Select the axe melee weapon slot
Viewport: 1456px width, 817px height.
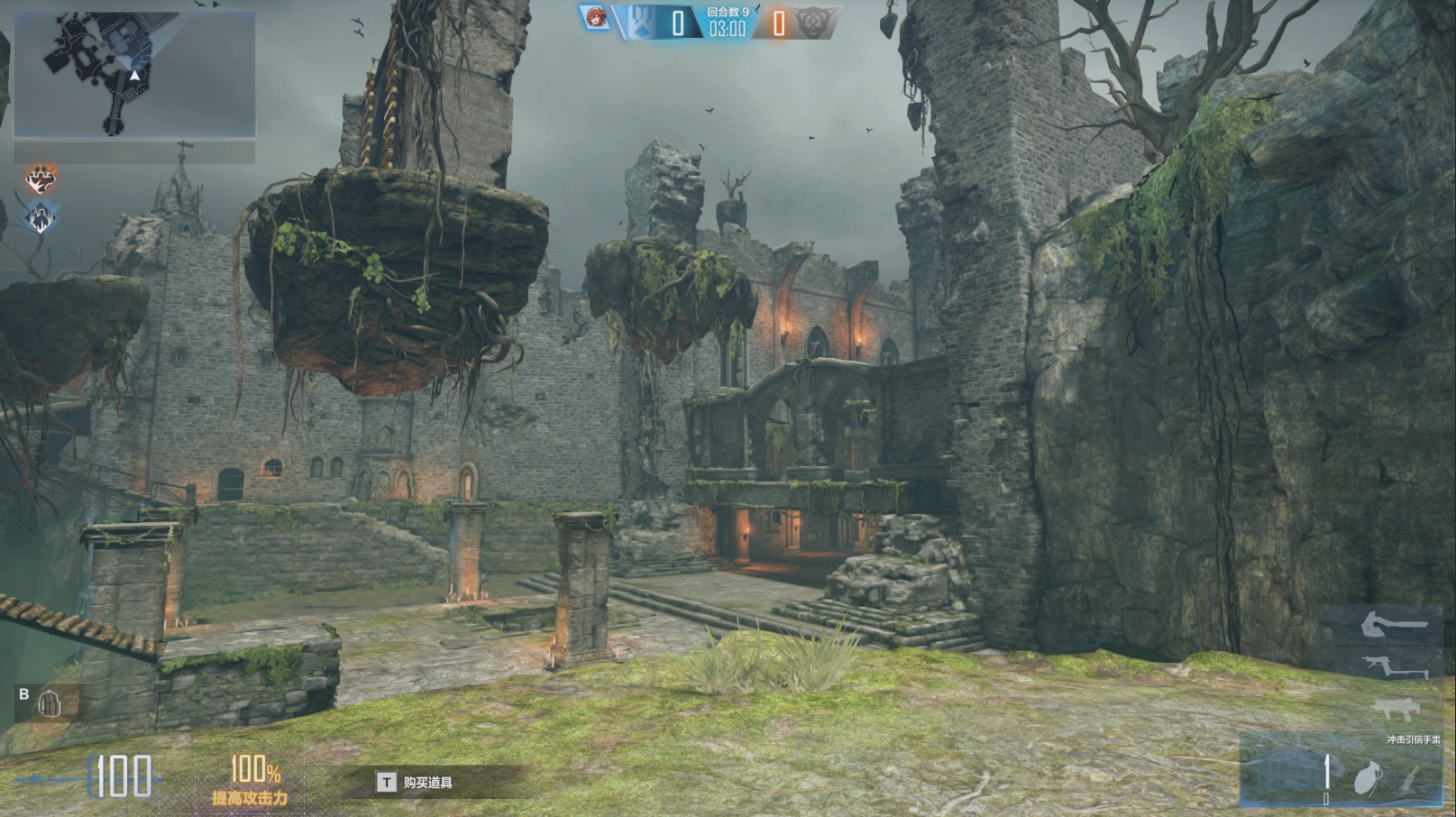[x=1394, y=624]
